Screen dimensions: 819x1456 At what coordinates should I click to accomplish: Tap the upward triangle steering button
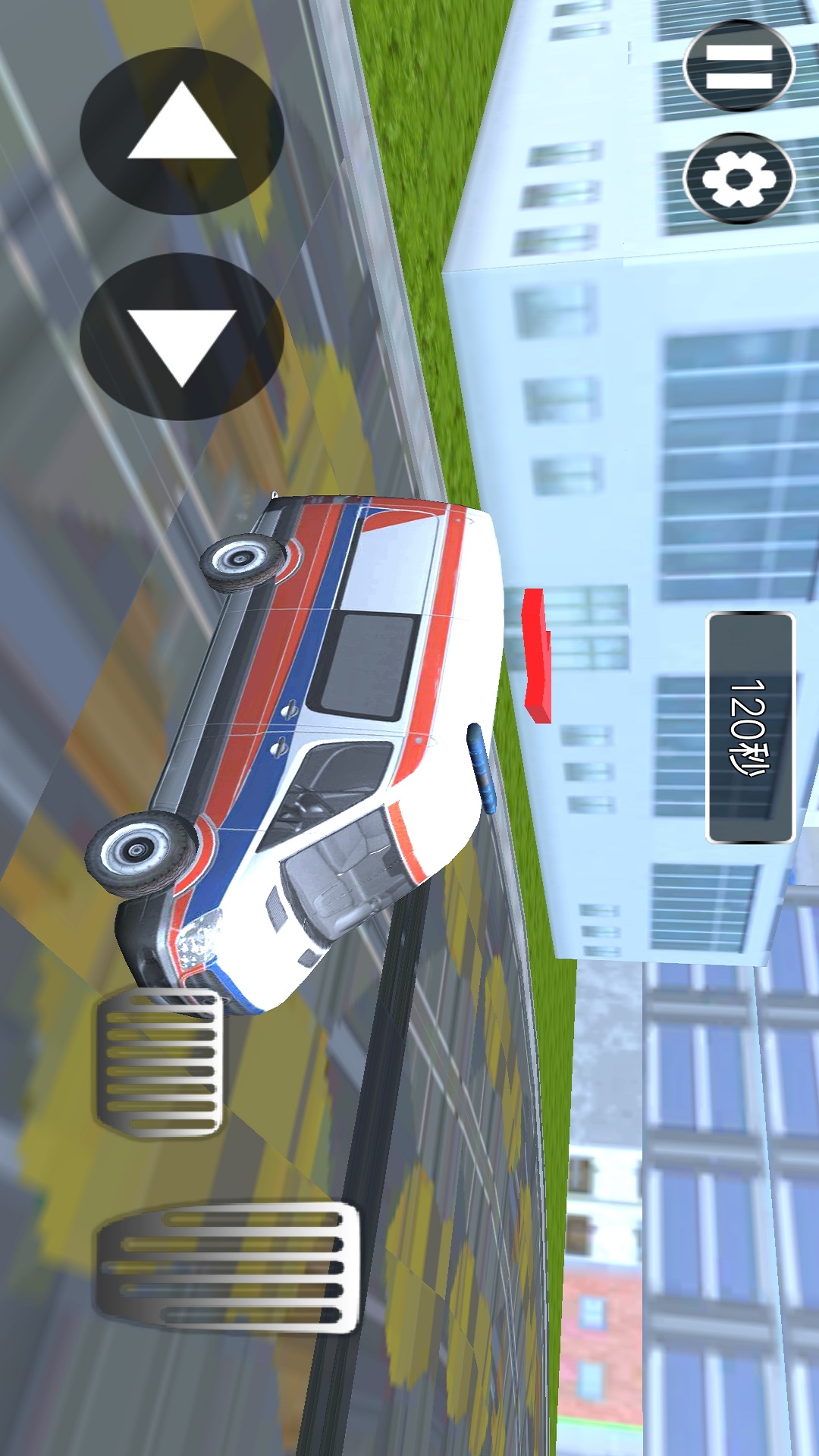[181, 130]
